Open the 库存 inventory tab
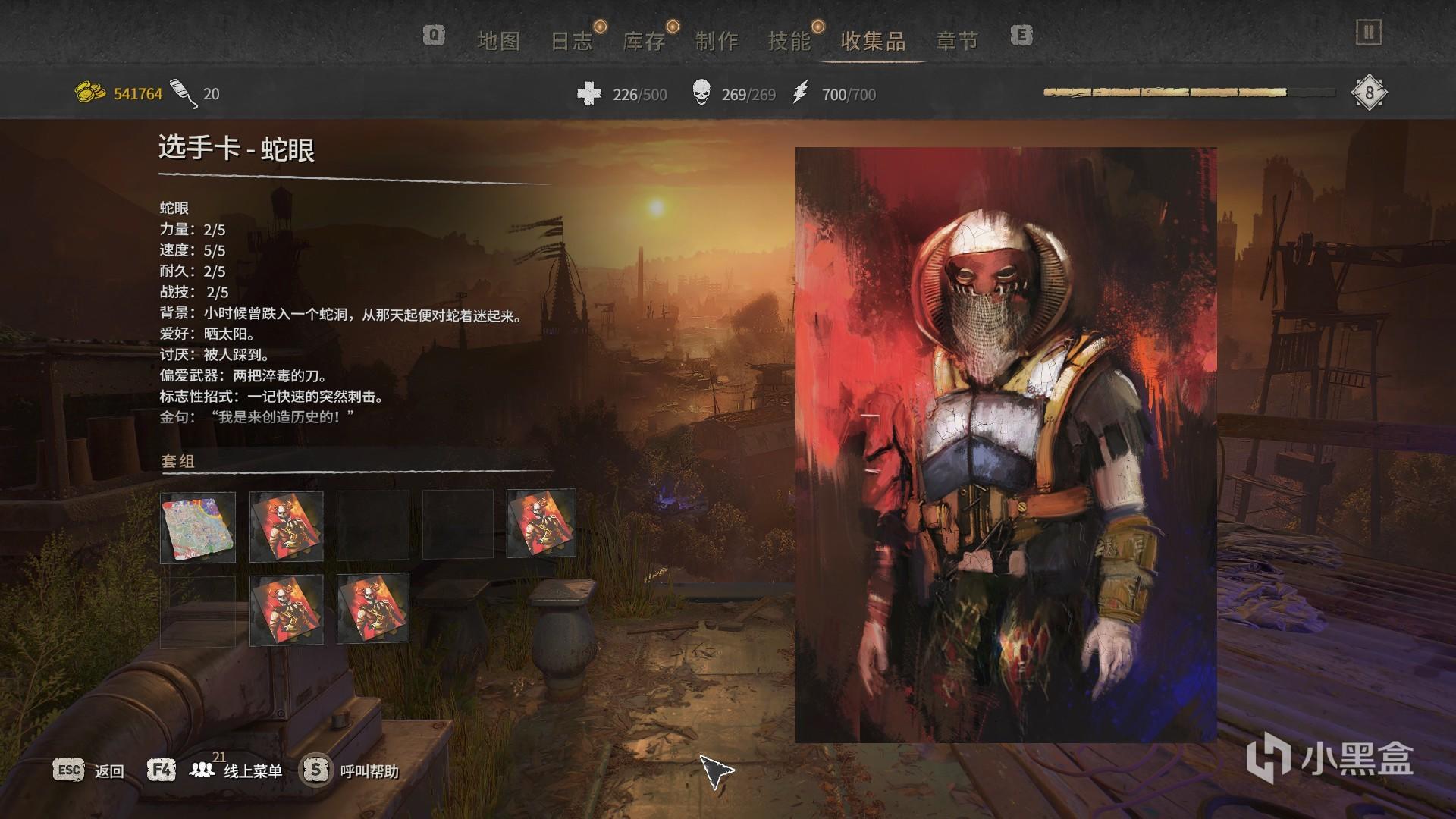 (x=644, y=41)
